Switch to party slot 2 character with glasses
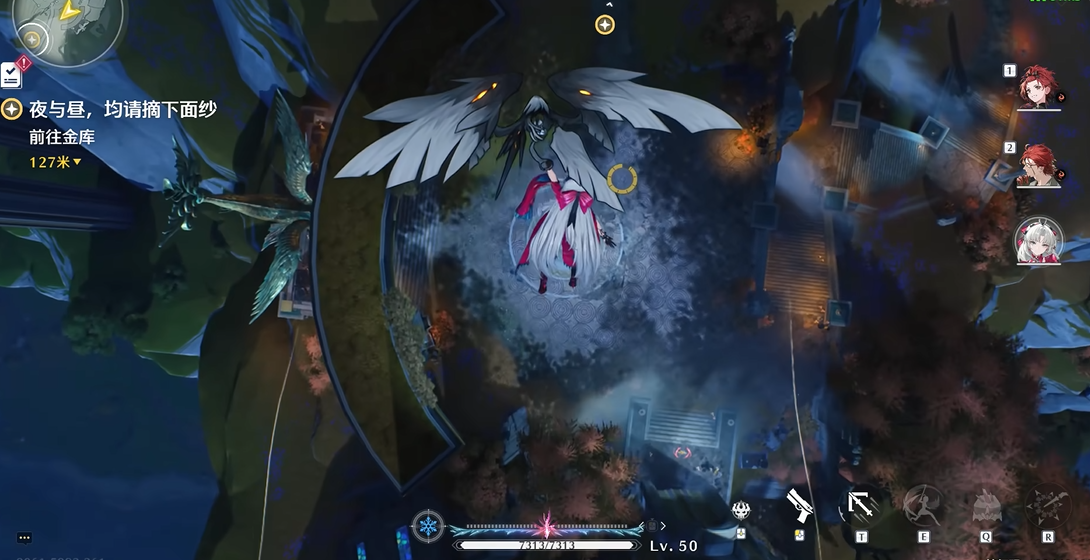The image size is (1090, 560). tap(1039, 166)
